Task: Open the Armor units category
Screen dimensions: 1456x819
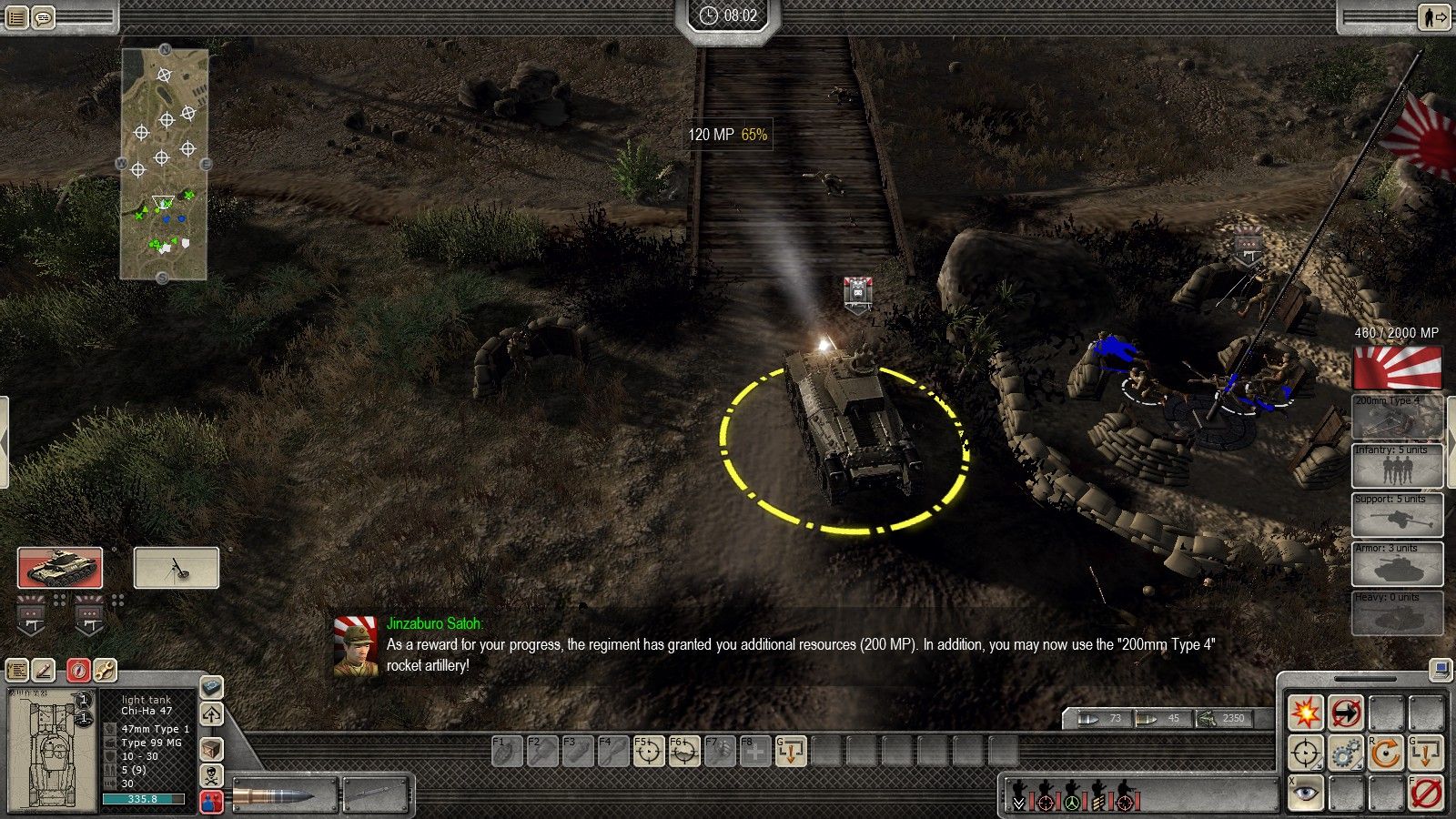Action: click(x=1397, y=564)
